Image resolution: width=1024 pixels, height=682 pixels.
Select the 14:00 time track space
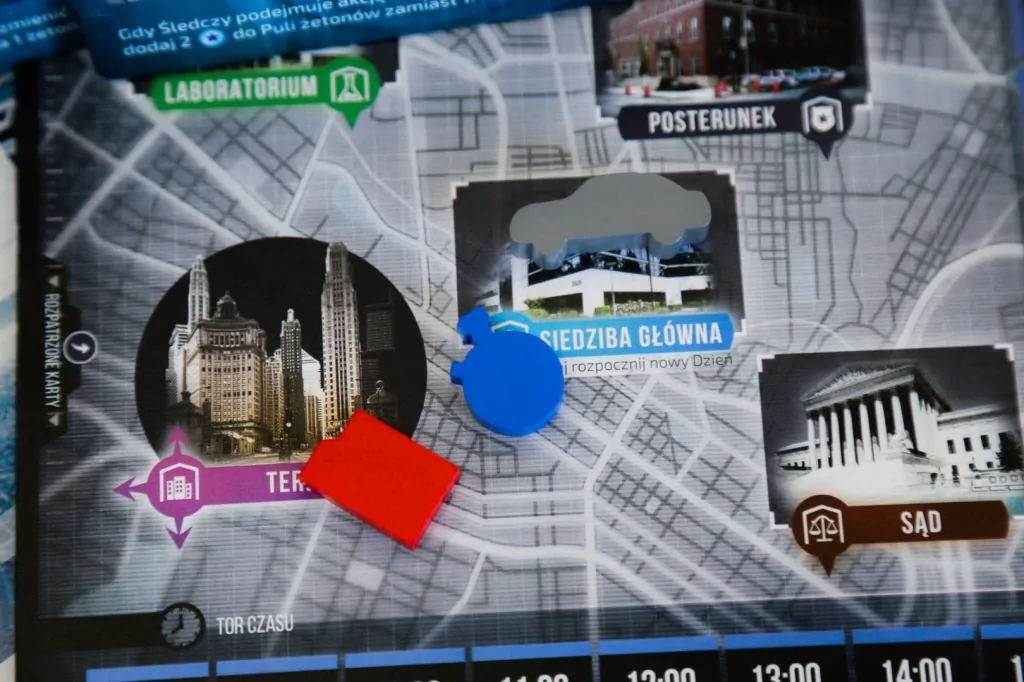pos(915,666)
